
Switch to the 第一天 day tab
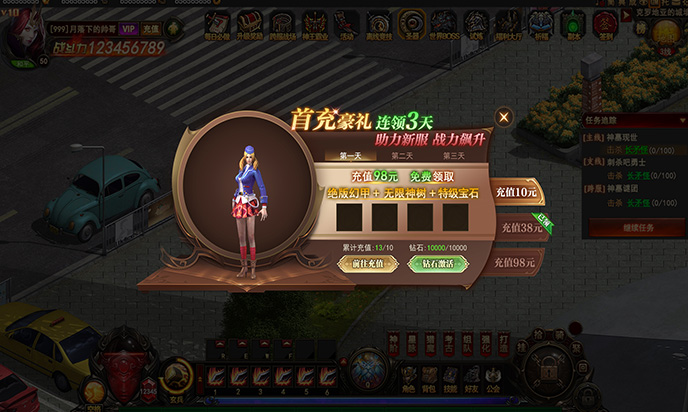coord(351,155)
